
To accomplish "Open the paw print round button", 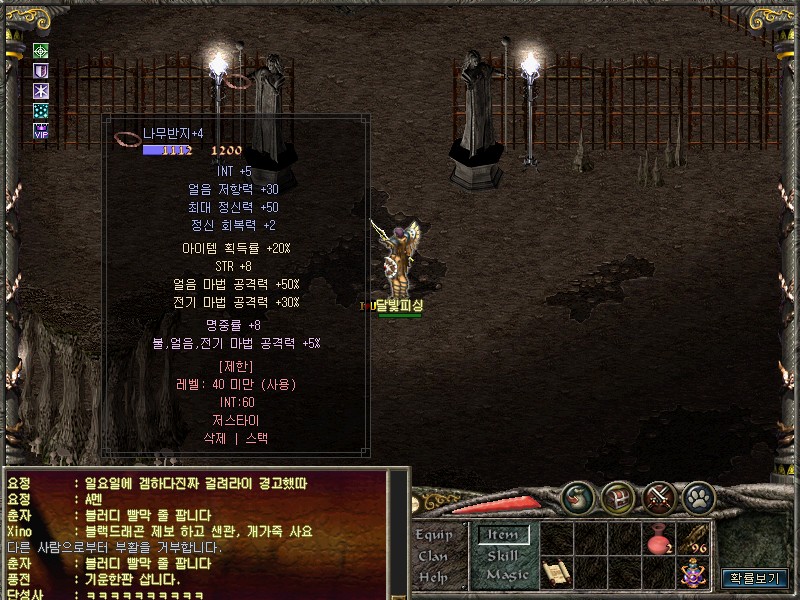I will [698, 497].
